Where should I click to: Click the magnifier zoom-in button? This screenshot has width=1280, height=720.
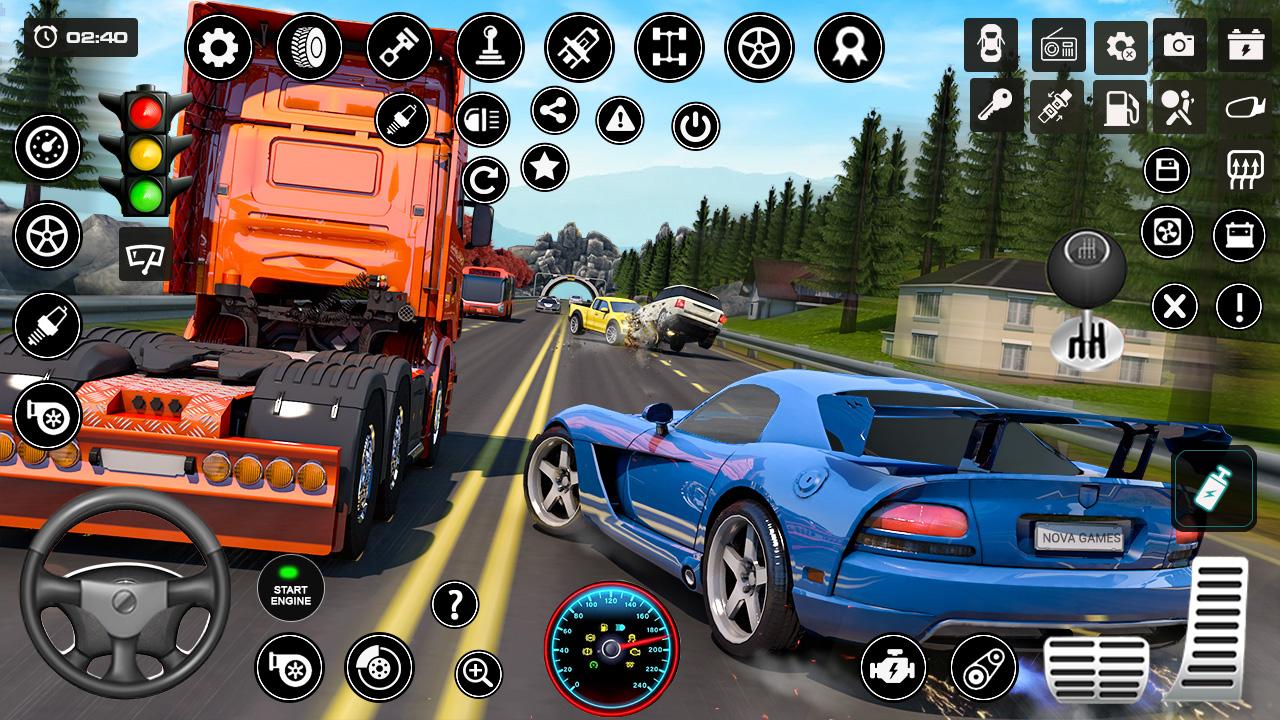tap(478, 673)
